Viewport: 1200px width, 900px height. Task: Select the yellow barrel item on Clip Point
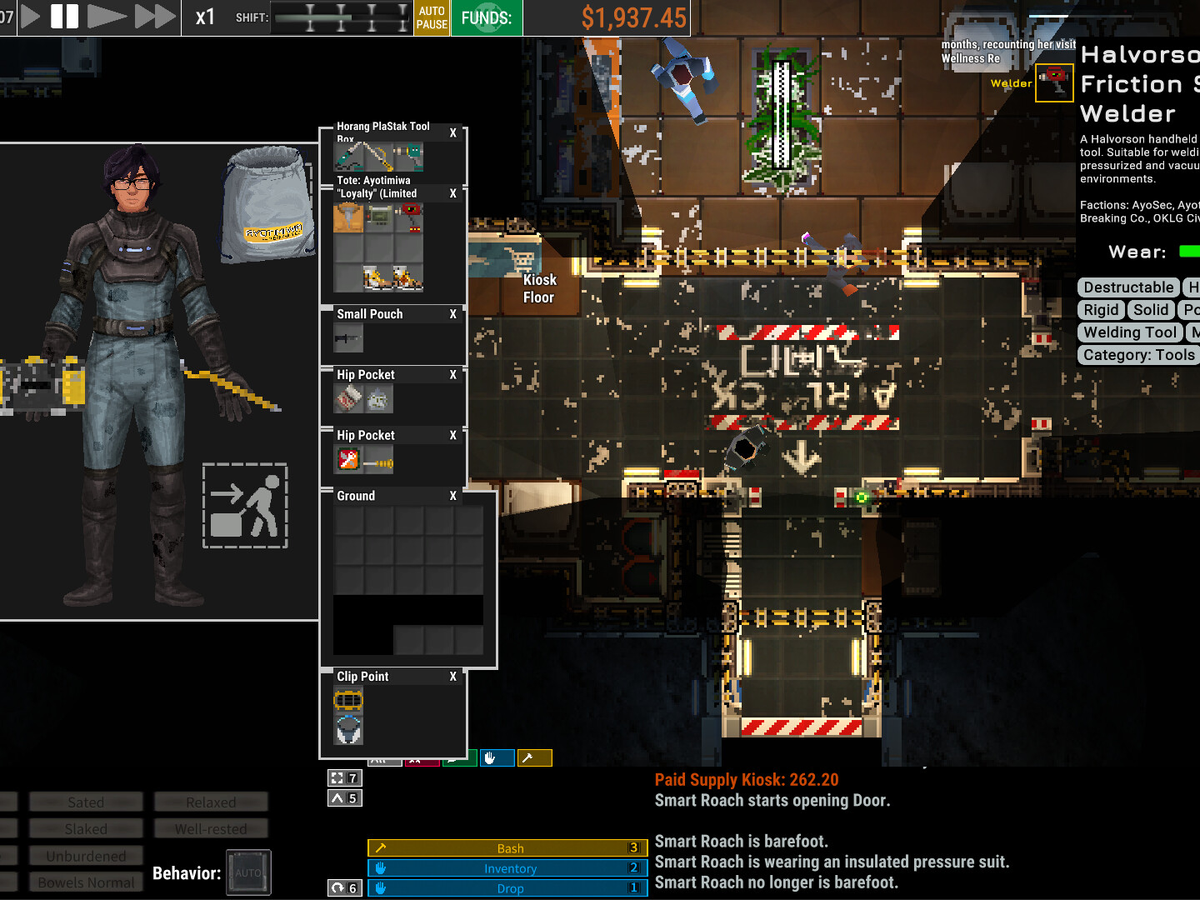pos(348,700)
